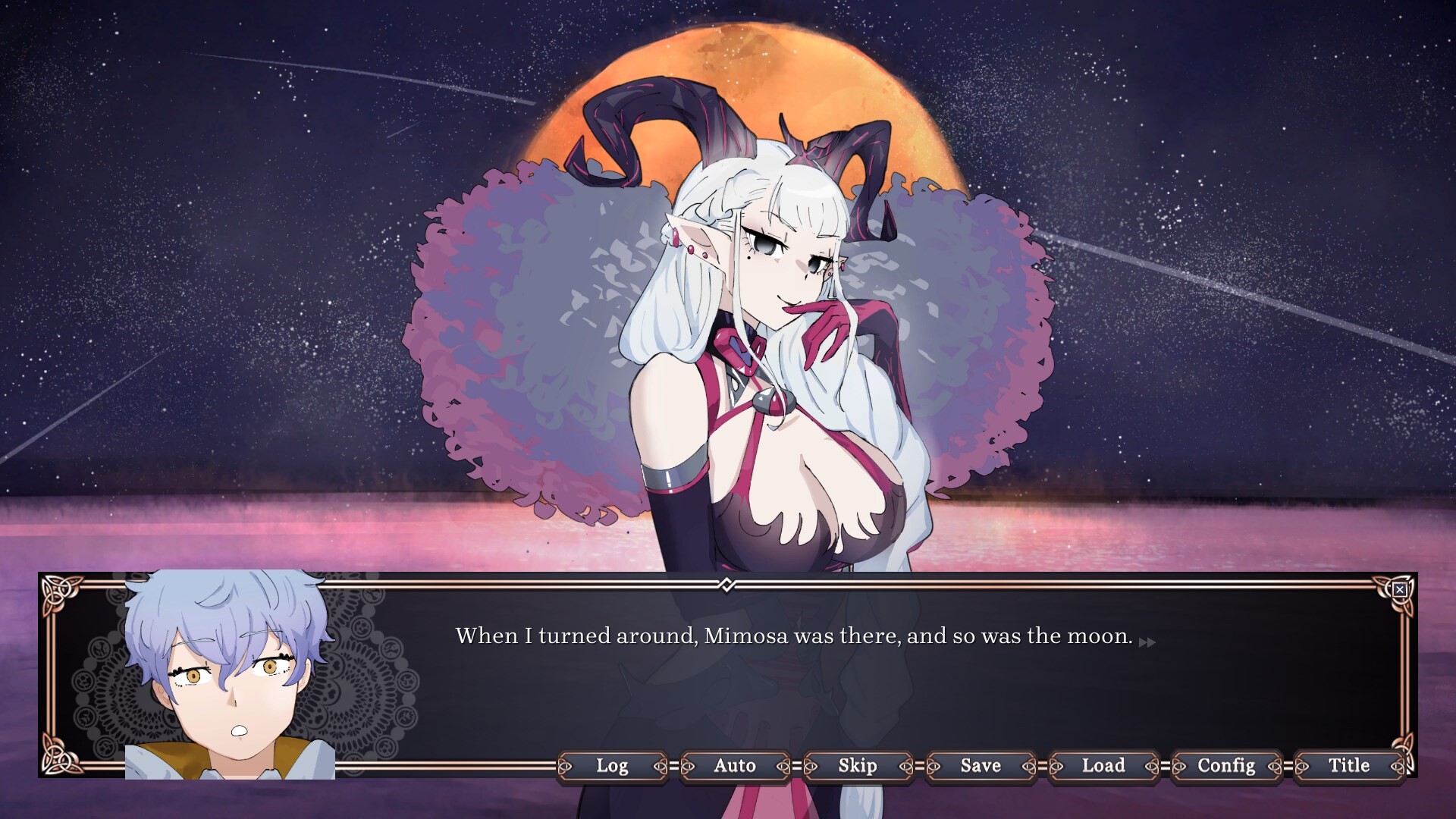Save the current game progress

(980, 766)
